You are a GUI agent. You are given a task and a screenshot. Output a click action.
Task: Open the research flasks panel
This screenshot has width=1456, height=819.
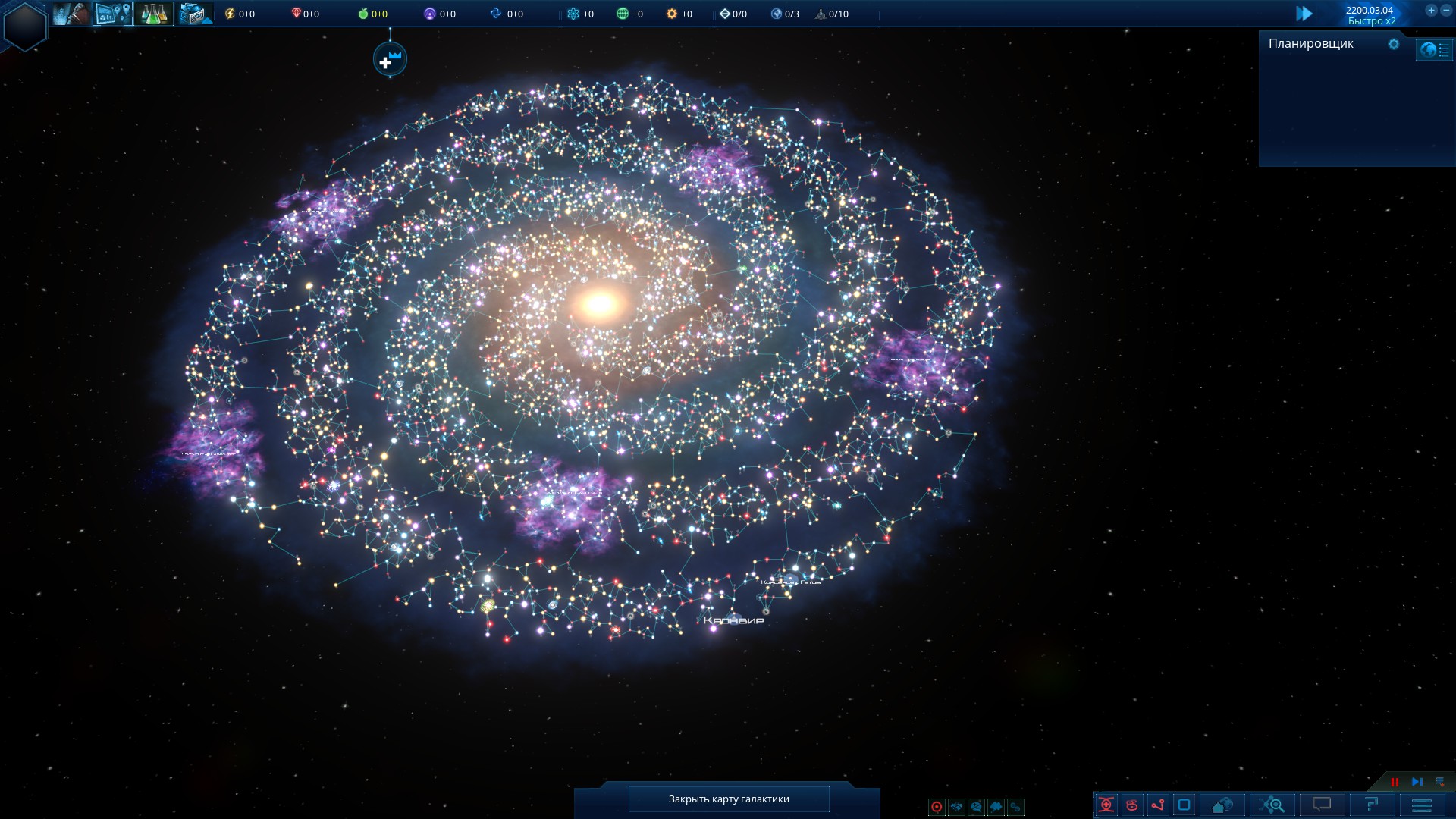[153, 14]
